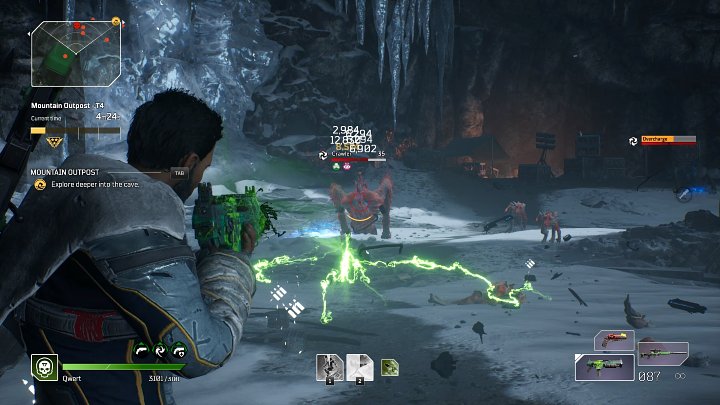Select the red revolver sidearm slot
720x405 pixels.
614,340
